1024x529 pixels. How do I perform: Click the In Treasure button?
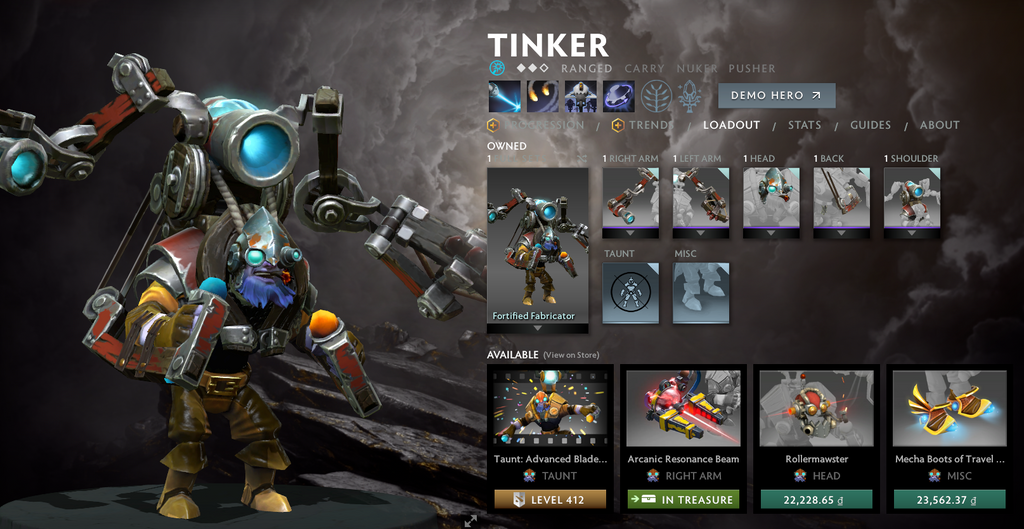pos(683,499)
